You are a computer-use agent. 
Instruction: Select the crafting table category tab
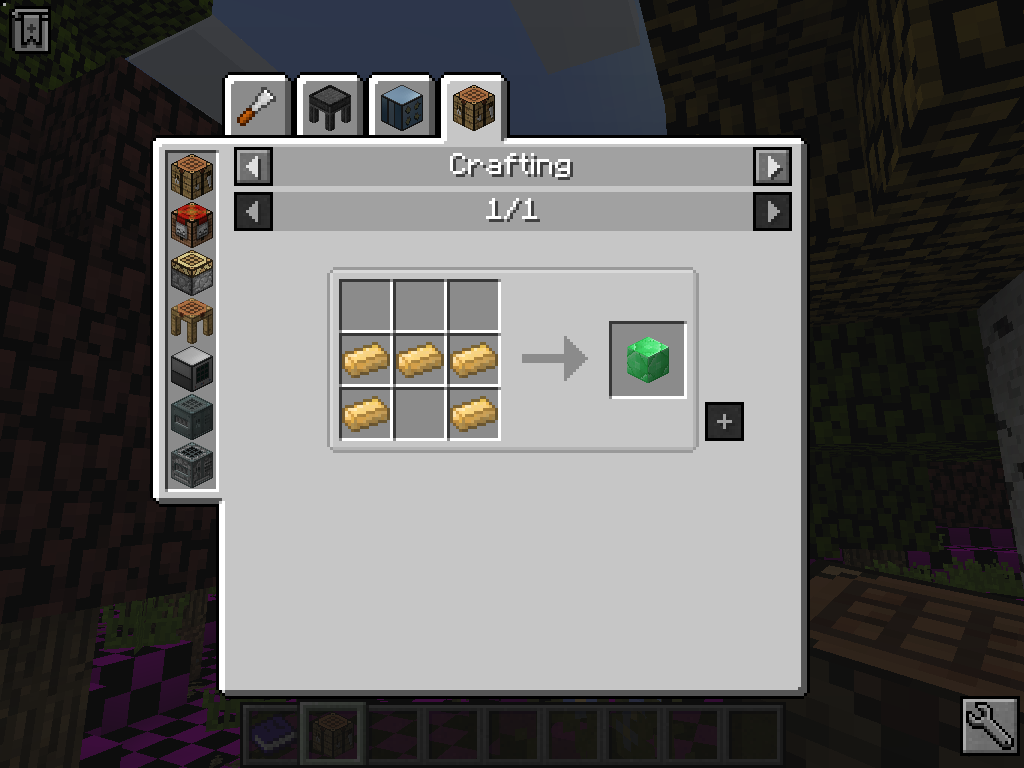[x=474, y=106]
